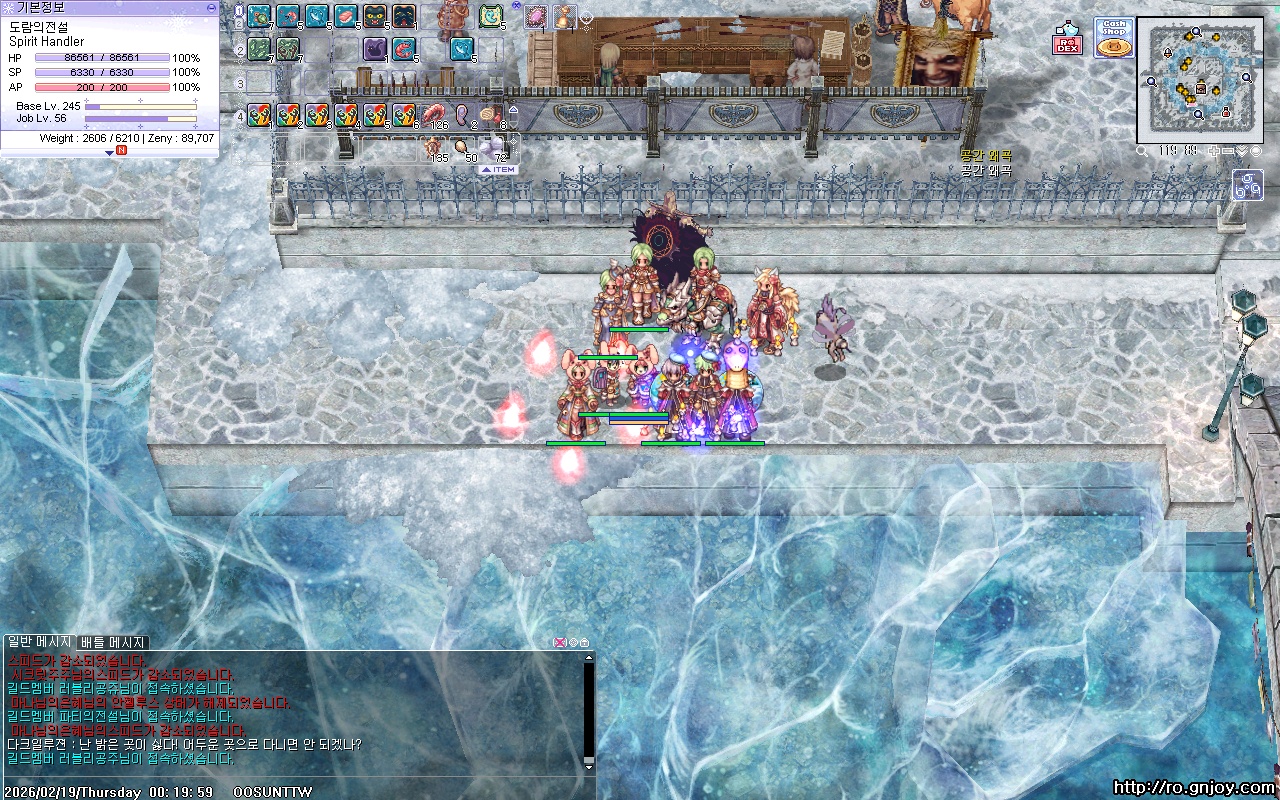Open the swirl emblem button below minimap
Screen dimensions: 1280x800
pos(1249,185)
